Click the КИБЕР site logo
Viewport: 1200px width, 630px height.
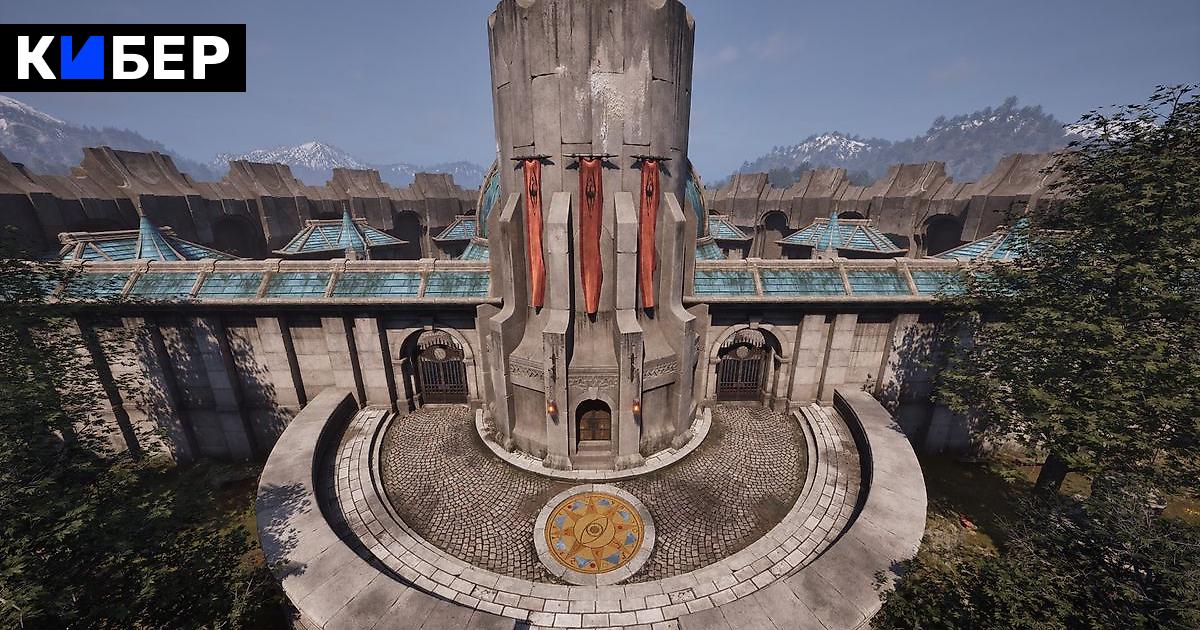pyautogui.click(x=122, y=58)
